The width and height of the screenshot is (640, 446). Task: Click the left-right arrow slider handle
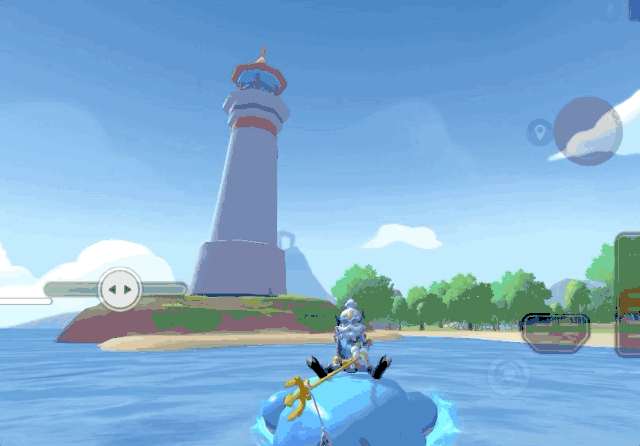click(x=120, y=290)
